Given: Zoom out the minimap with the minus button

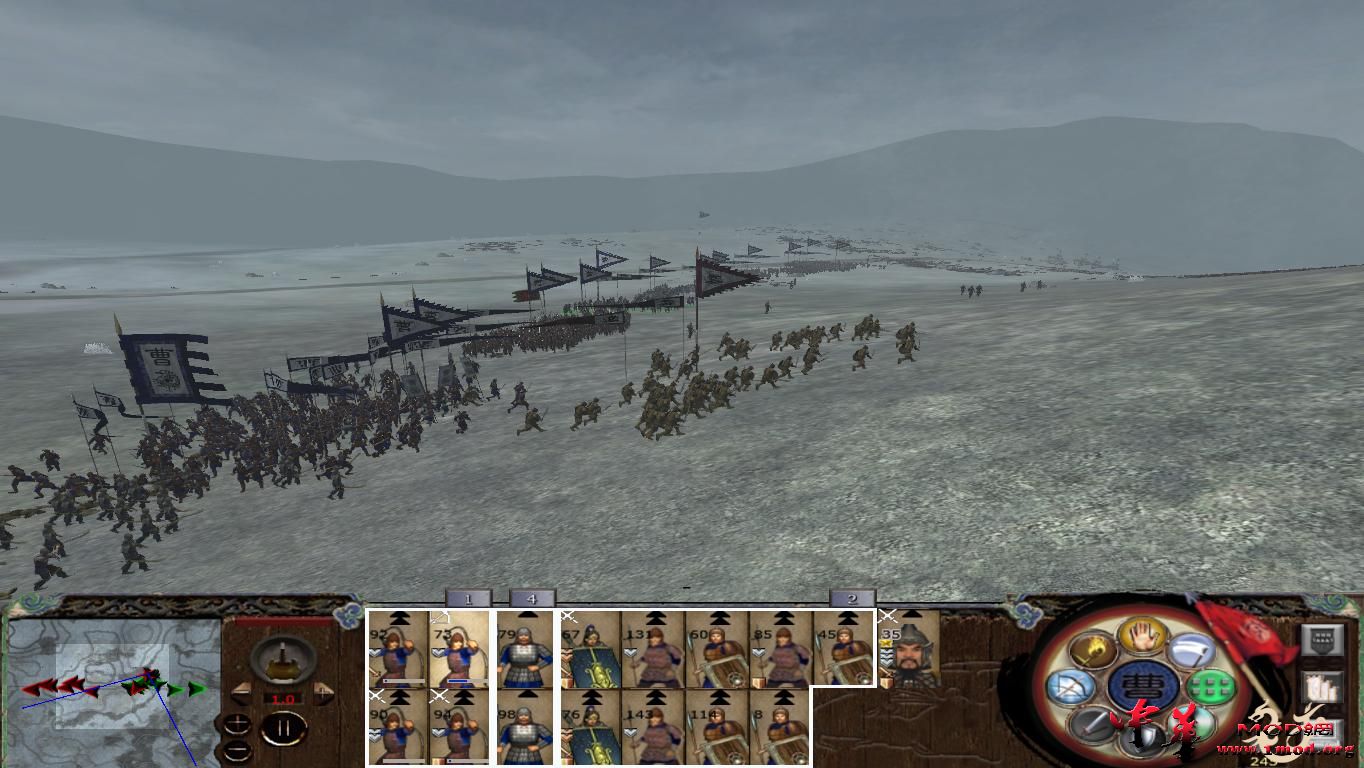Looking at the screenshot, I should (x=237, y=751).
